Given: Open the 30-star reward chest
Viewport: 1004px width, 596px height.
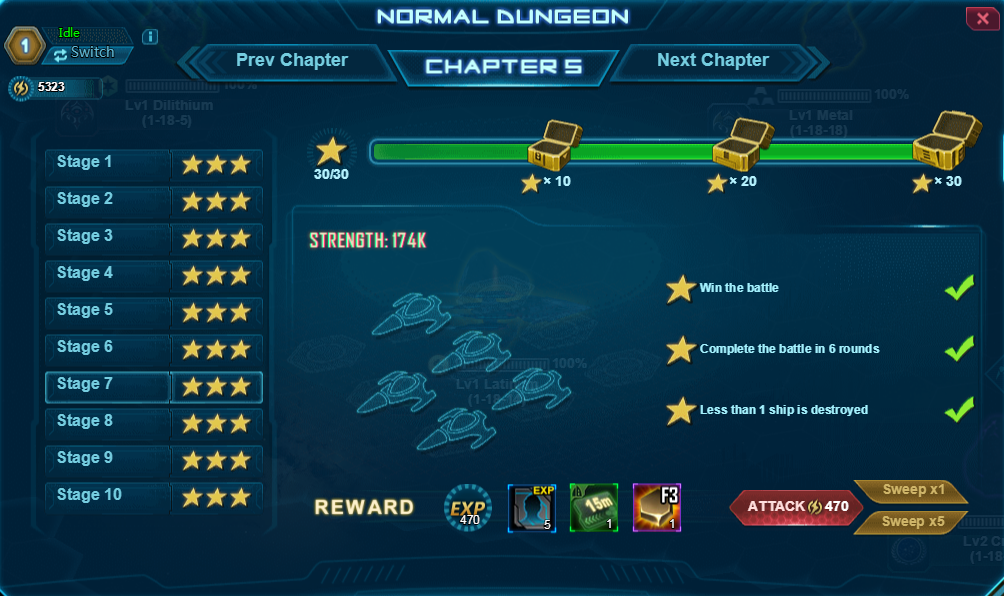Looking at the screenshot, I should (942, 140).
